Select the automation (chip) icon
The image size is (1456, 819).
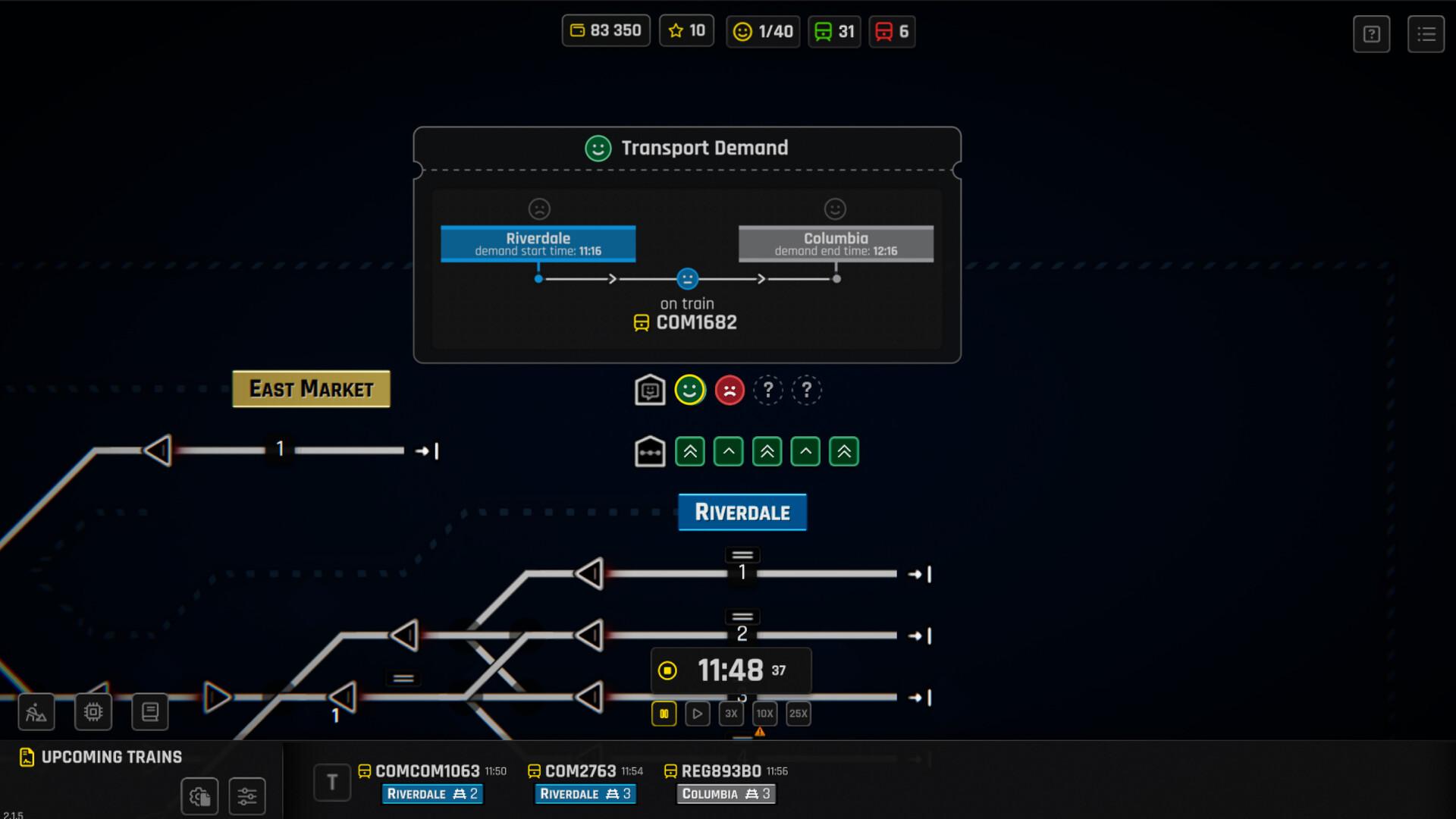(x=93, y=711)
